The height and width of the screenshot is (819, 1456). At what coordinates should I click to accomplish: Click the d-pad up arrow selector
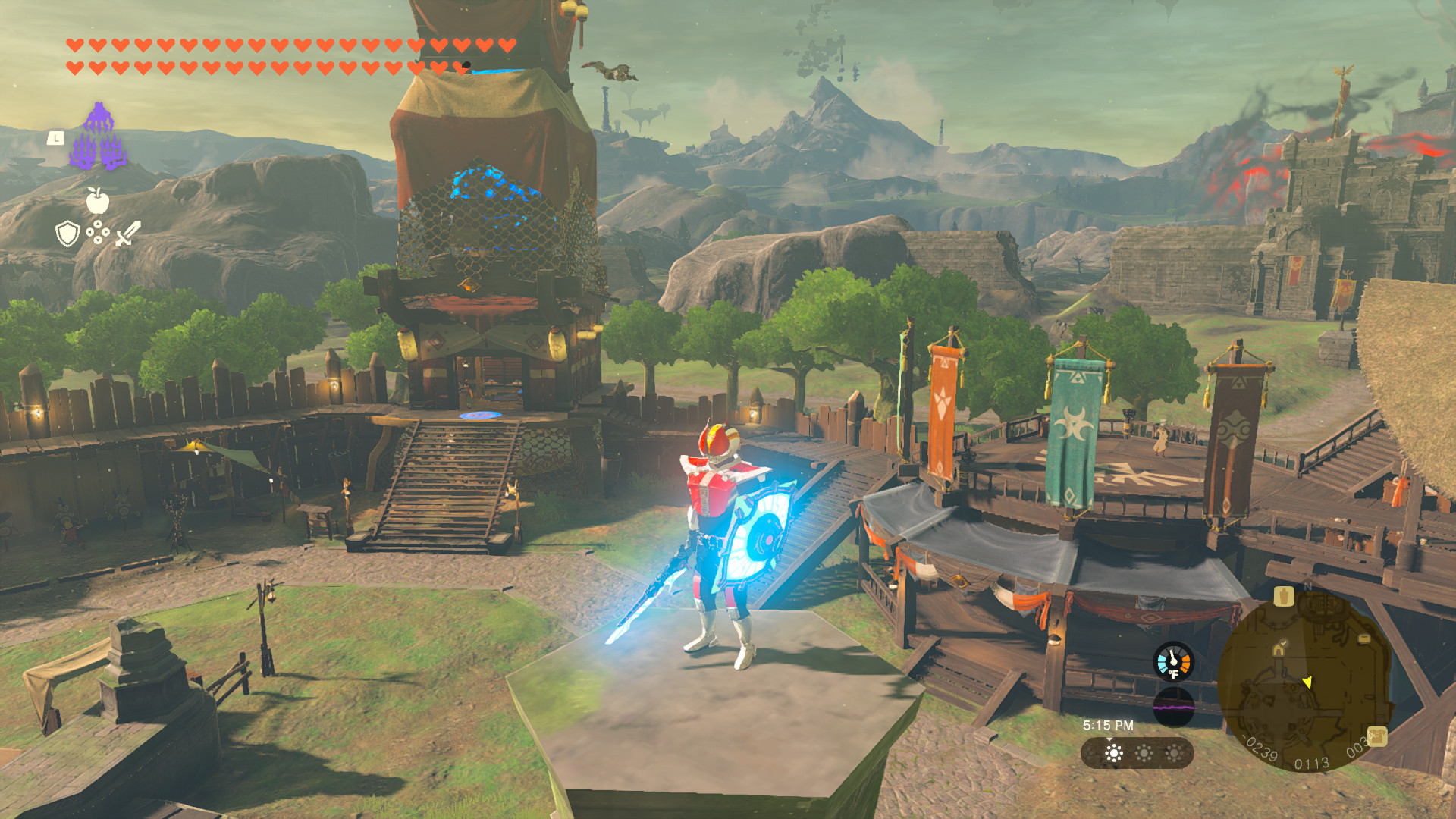pyautogui.click(x=98, y=224)
